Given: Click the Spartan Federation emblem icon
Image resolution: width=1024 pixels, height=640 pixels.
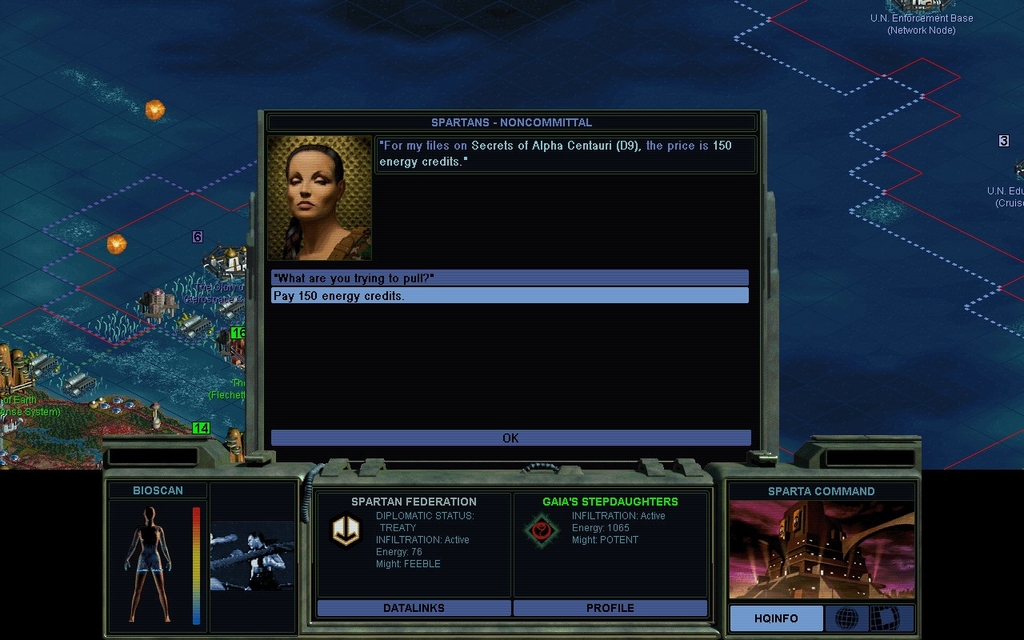Looking at the screenshot, I should pyautogui.click(x=346, y=531).
